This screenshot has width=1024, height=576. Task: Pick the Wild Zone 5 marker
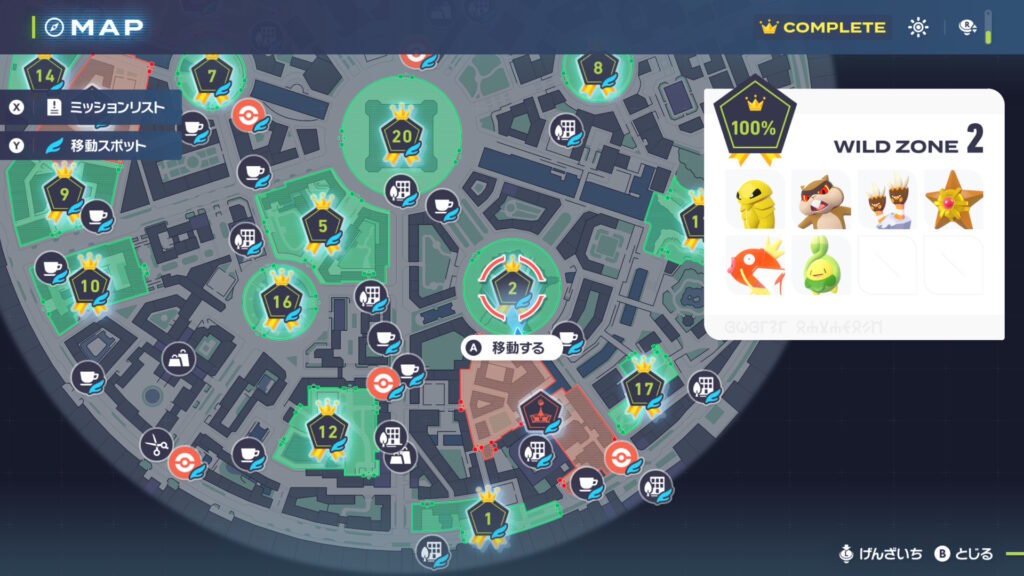click(322, 227)
